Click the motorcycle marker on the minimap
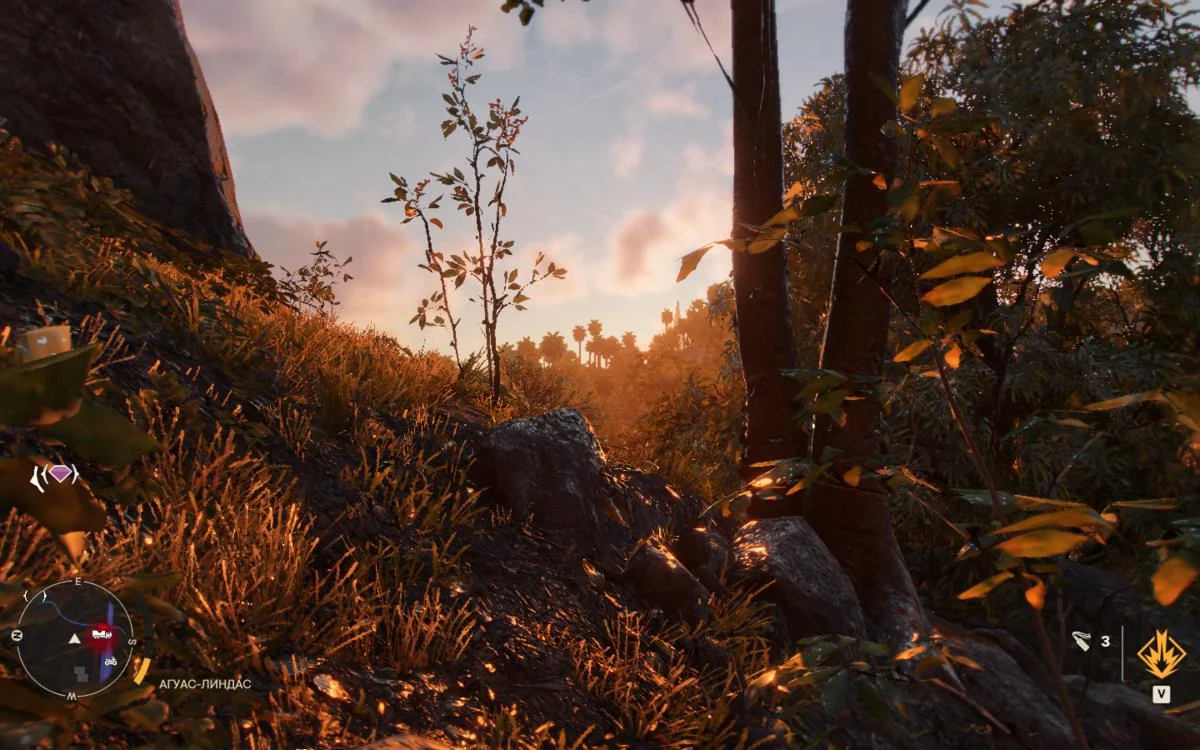The height and width of the screenshot is (750, 1200). pyautogui.click(x=111, y=661)
